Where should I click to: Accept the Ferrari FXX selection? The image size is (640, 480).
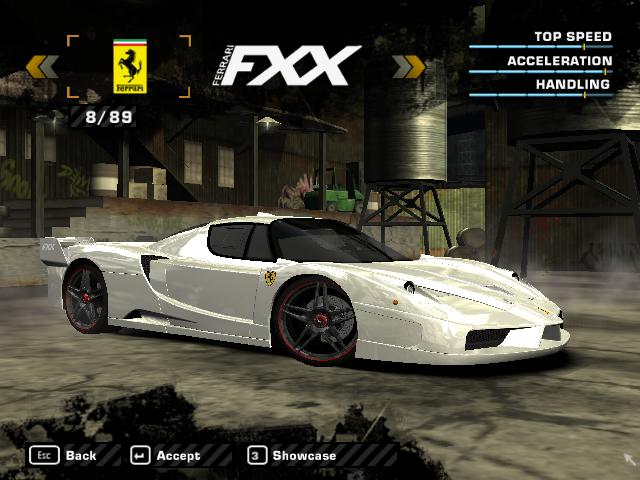pyautogui.click(x=166, y=455)
